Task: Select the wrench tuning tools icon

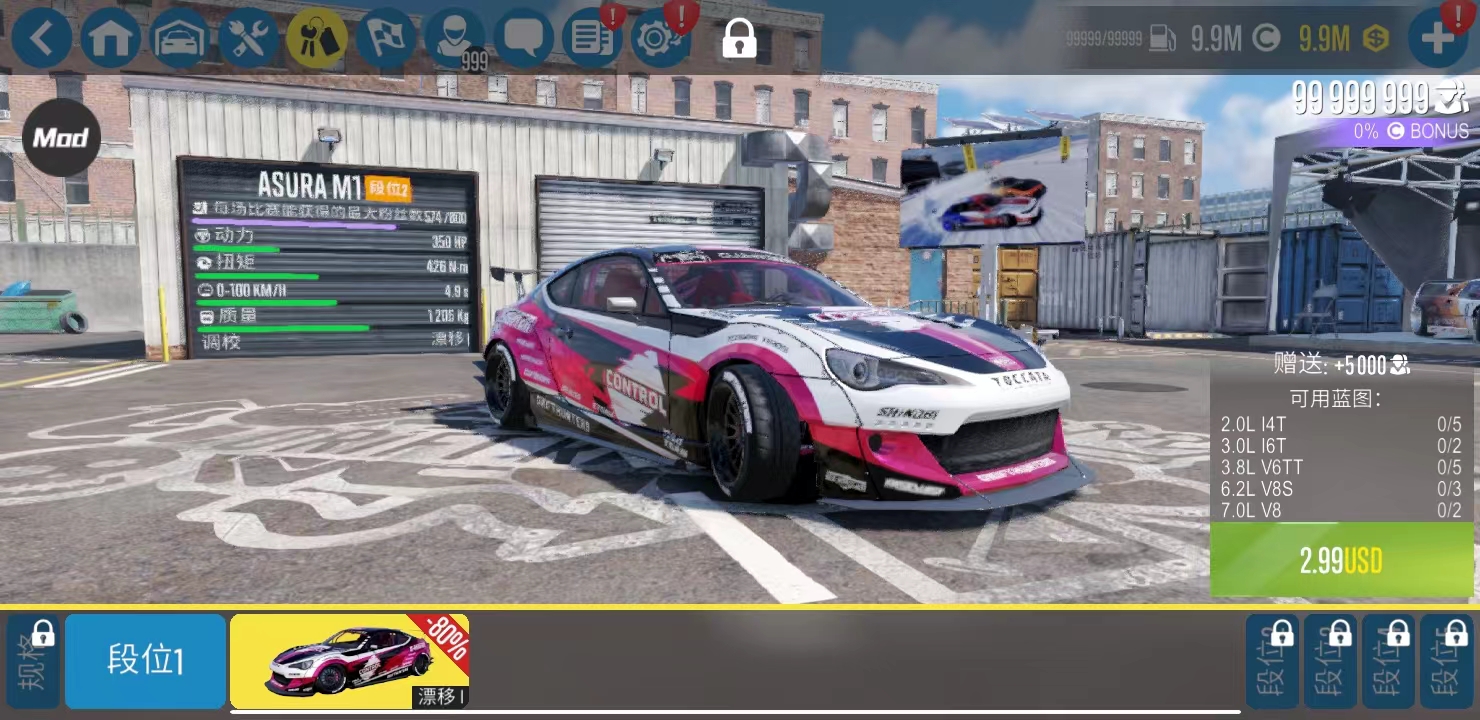Action: point(248,37)
